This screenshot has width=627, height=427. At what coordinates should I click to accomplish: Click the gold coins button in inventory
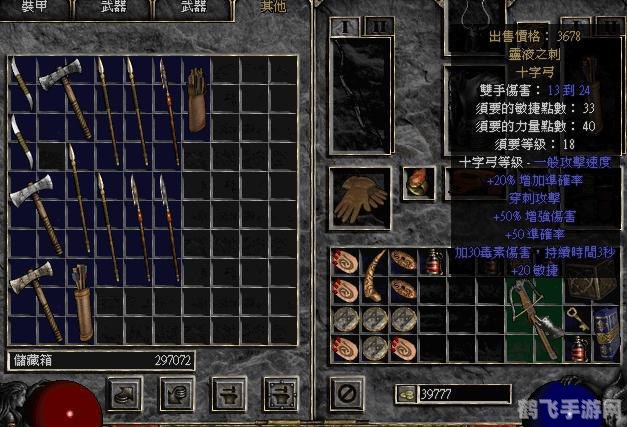click(x=406, y=393)
